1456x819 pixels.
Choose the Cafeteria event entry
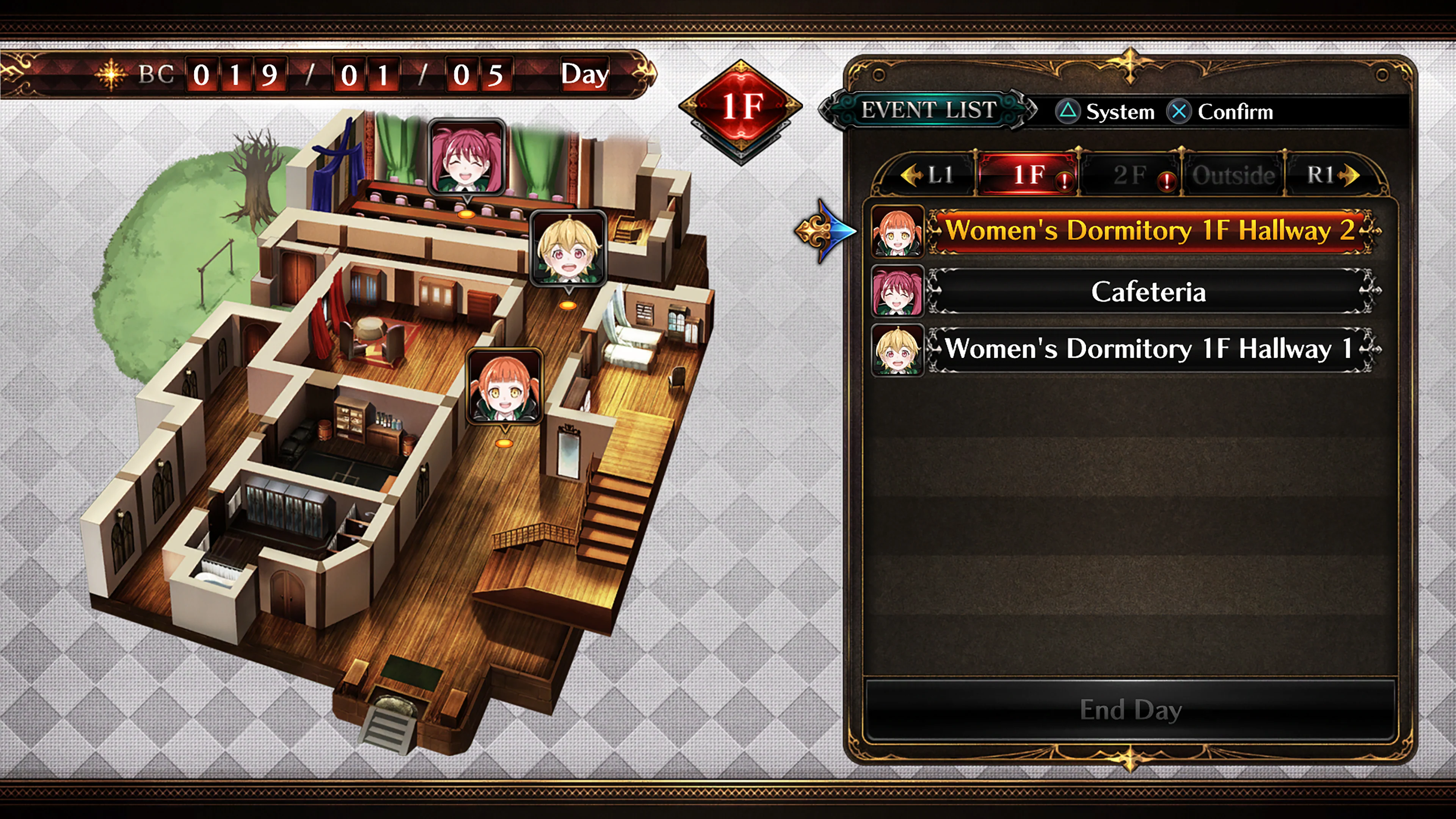1150,292
